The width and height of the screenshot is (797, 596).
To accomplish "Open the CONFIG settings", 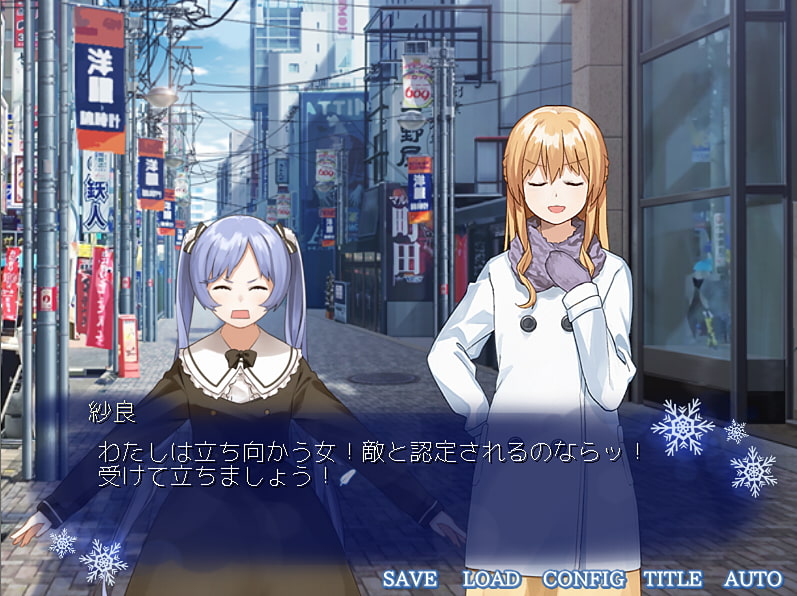I will 583,578.
